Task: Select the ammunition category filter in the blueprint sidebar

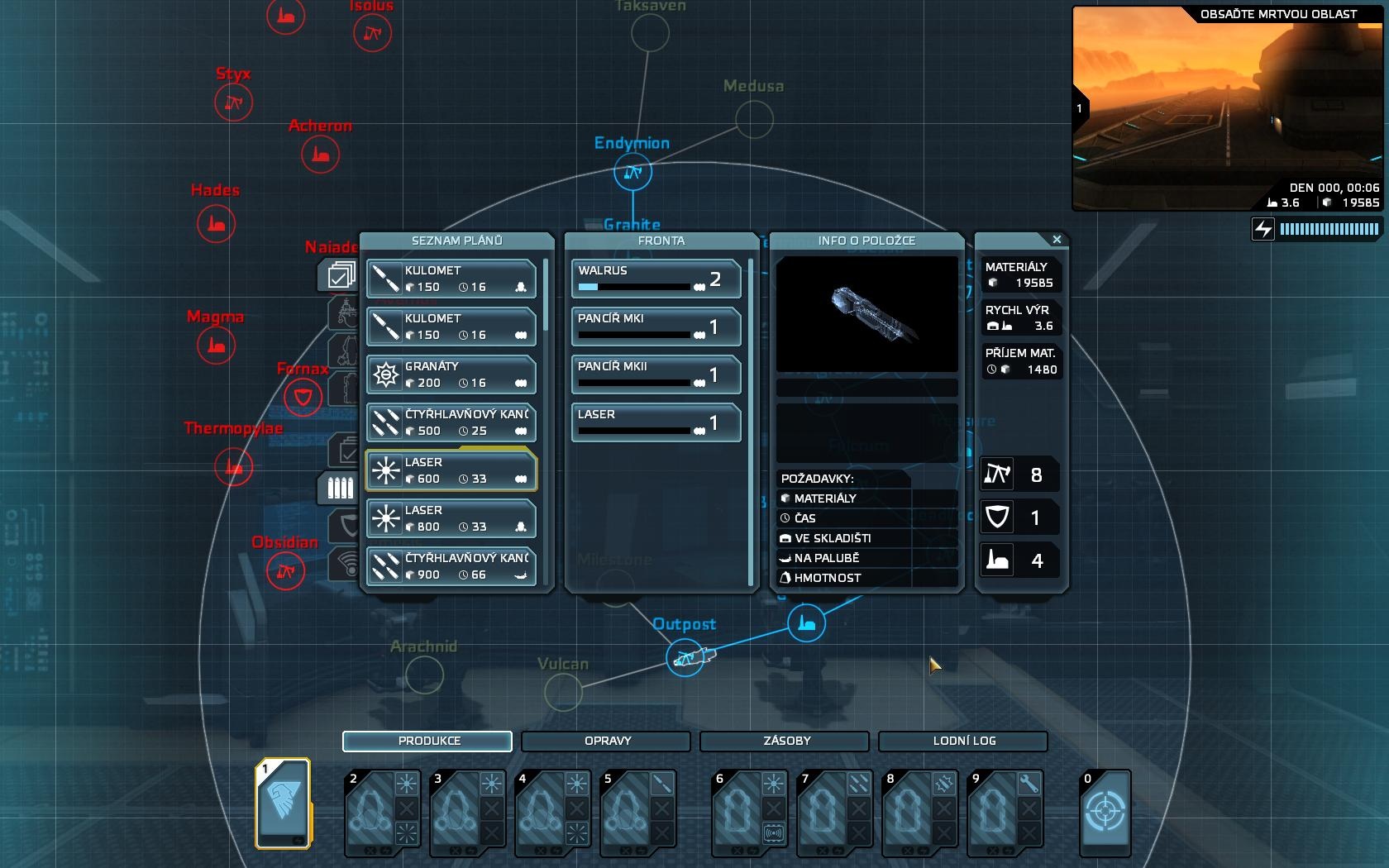Action: pyautogui.click(x=341, y=486)
